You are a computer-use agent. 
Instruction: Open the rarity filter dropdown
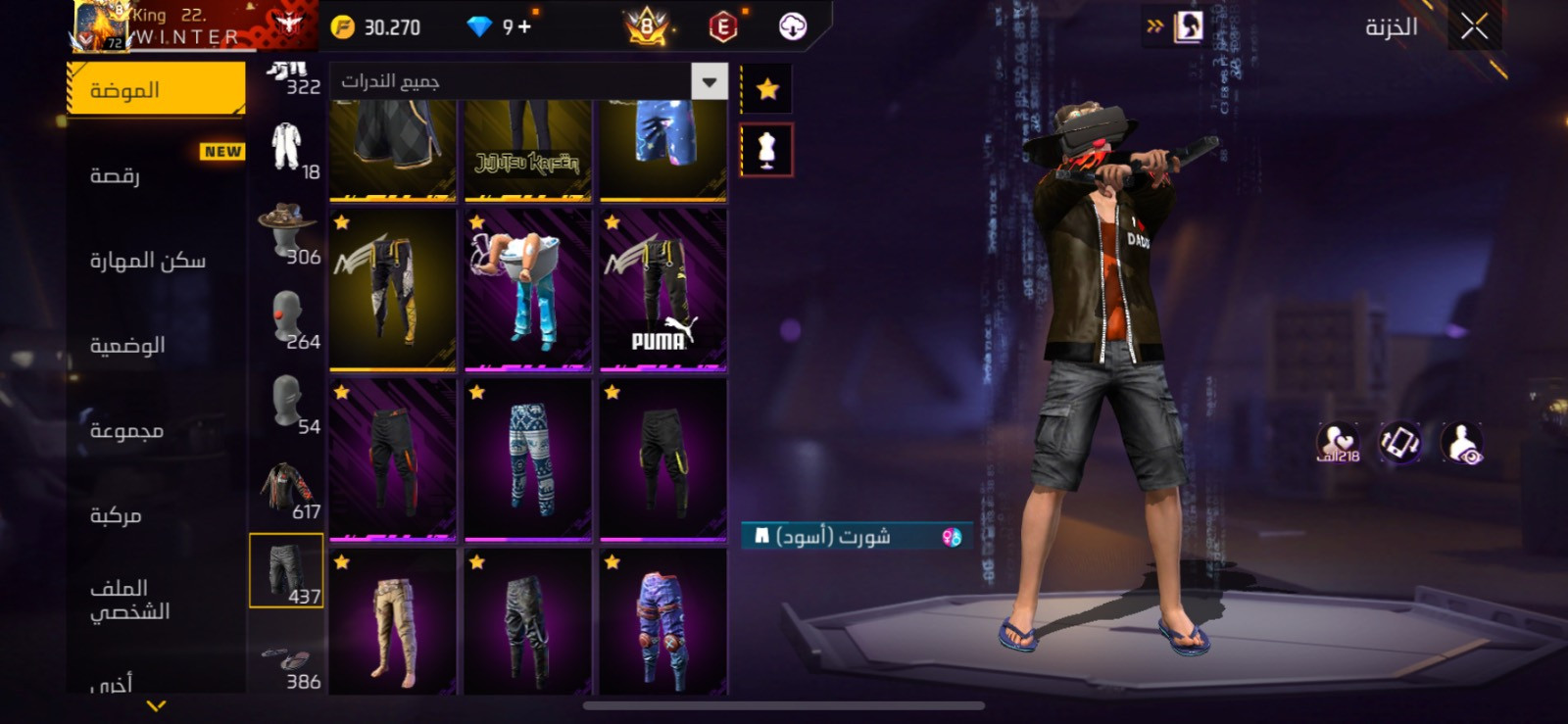pyautogui.click(x=709, y=81)
